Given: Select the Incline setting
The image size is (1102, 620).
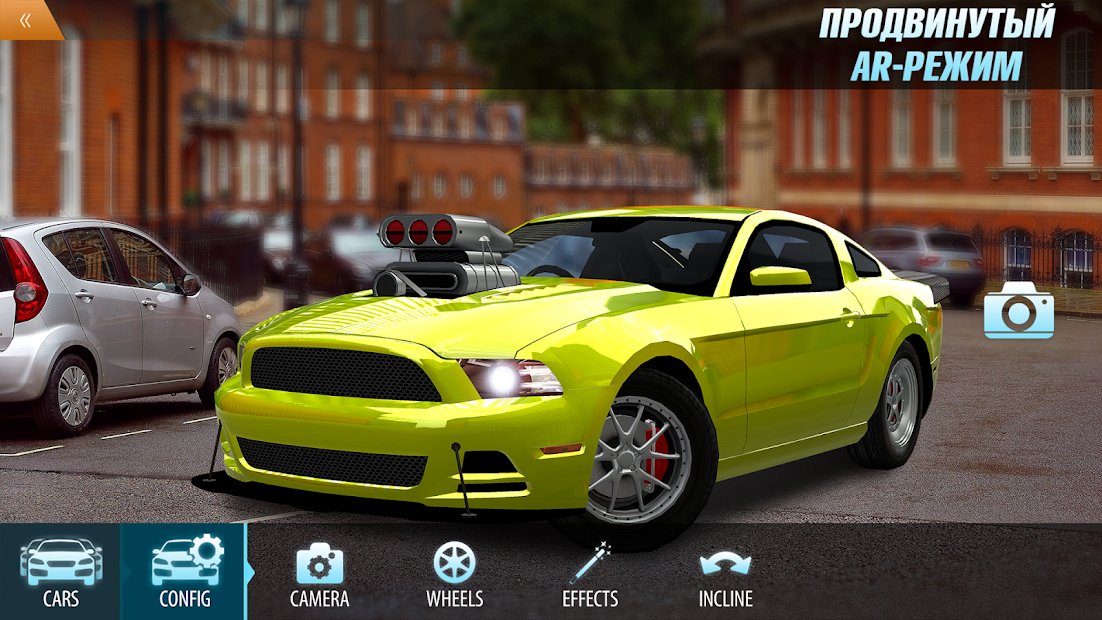Looking at the screenshot, I should 725,574.
